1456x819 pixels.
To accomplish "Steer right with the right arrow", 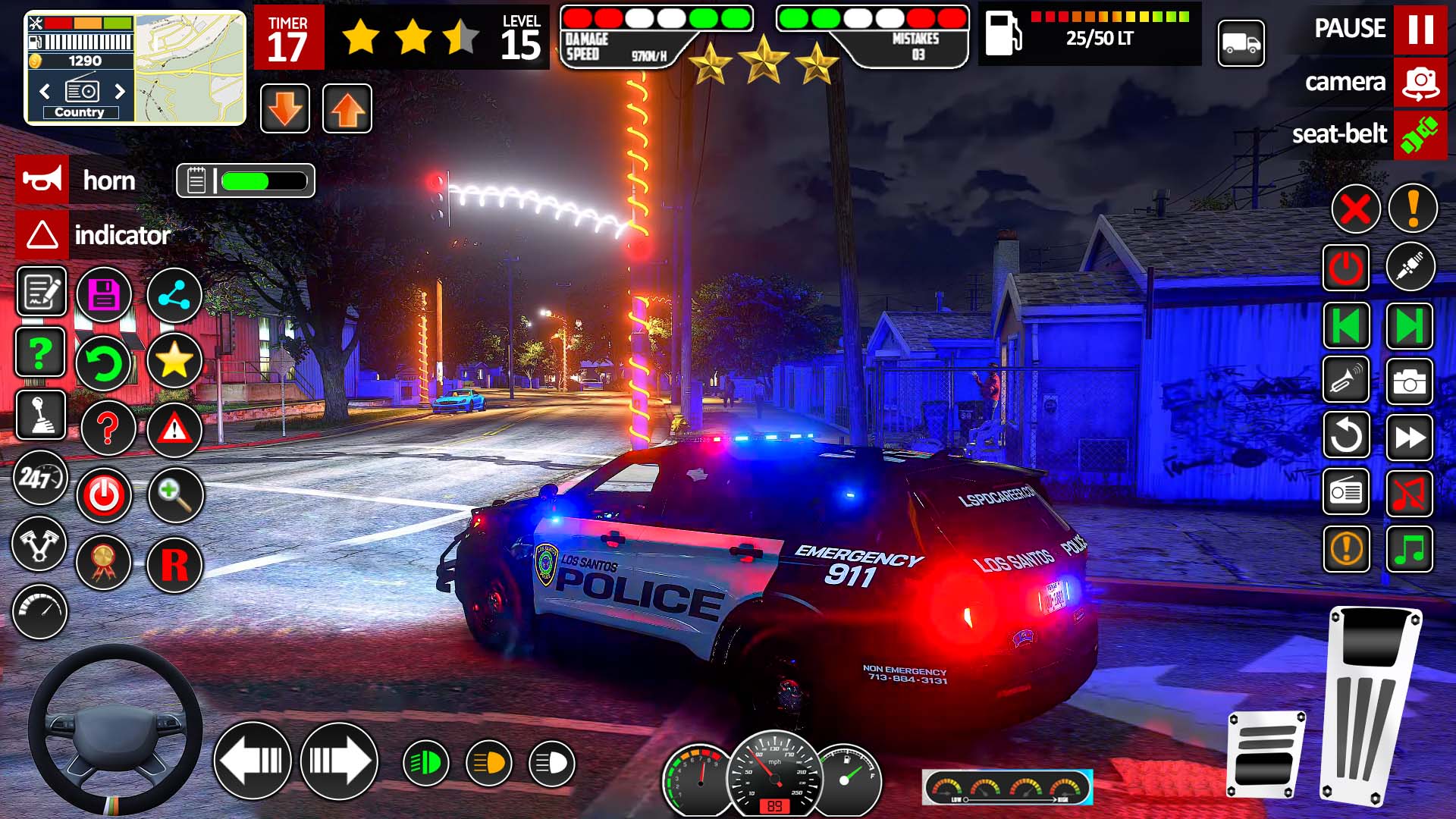I will [x=339, y=761].
